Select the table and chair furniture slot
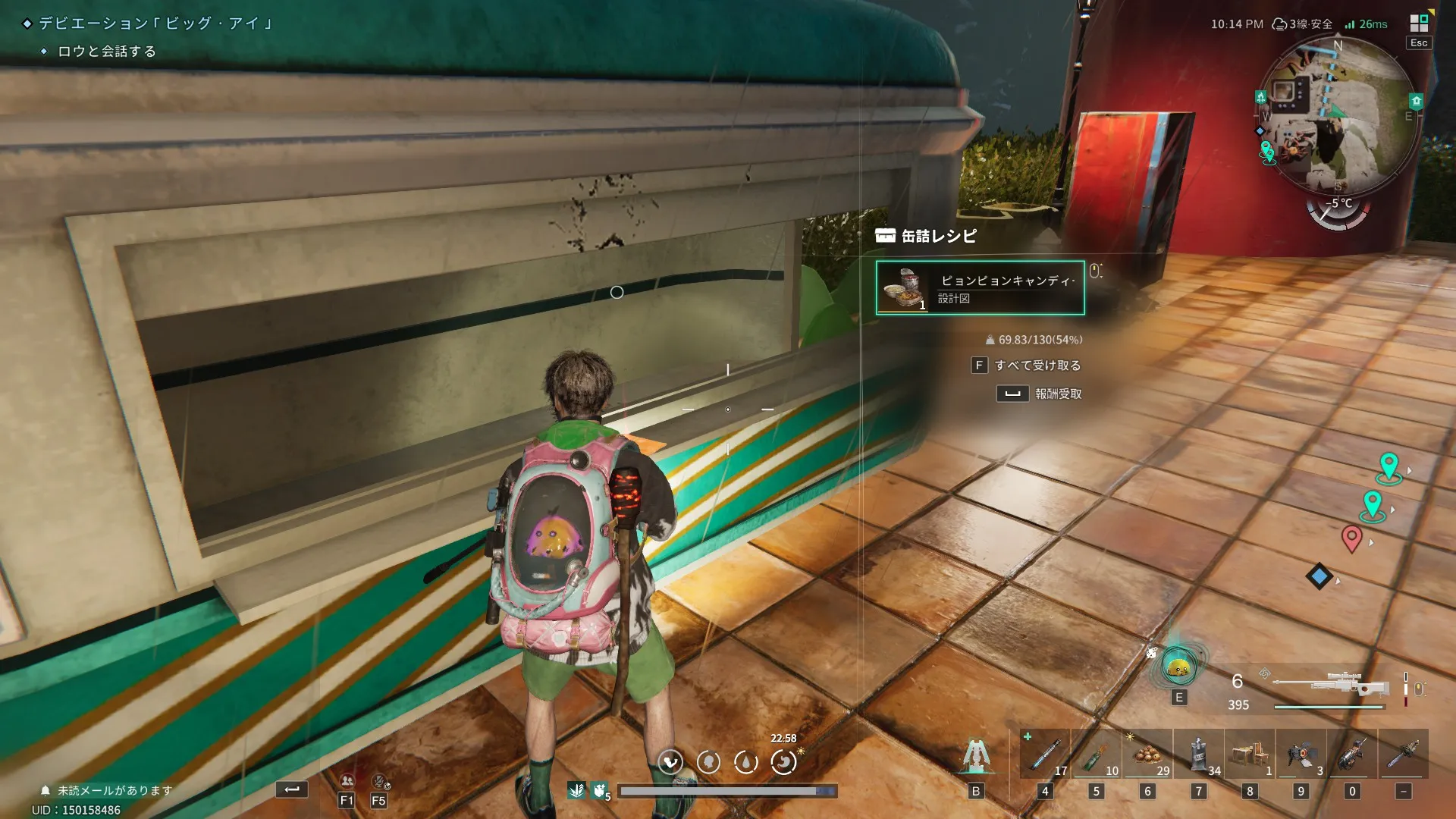This screenshot has height=819, width=1456. point(1250,755)
